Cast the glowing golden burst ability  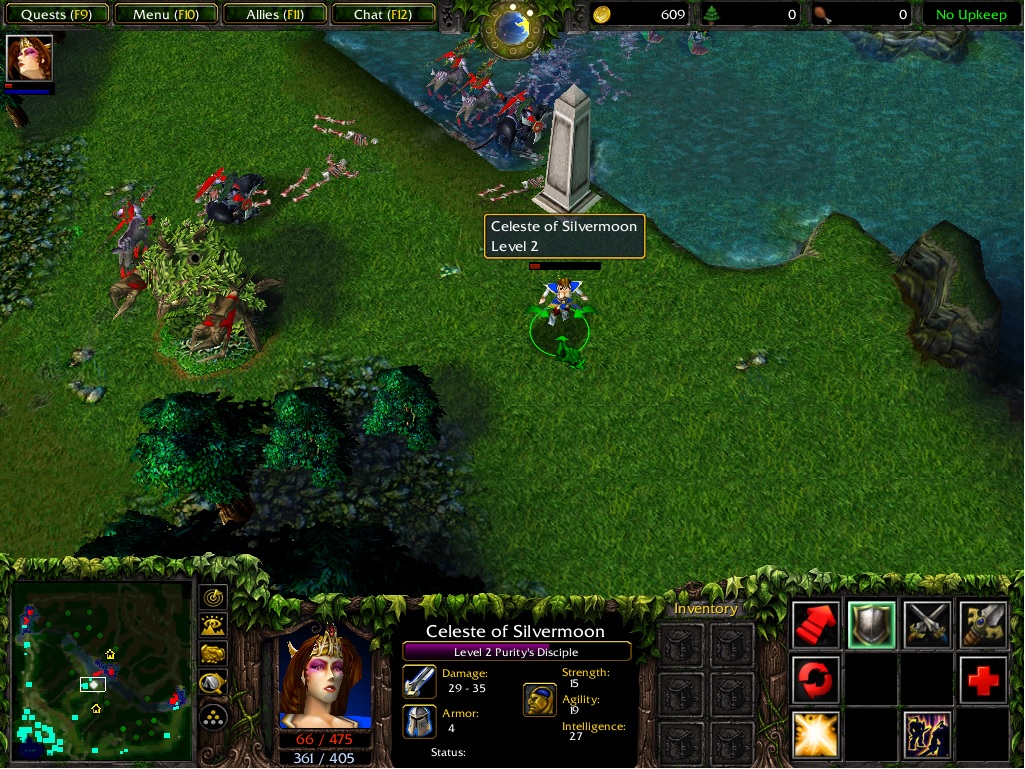816,735
